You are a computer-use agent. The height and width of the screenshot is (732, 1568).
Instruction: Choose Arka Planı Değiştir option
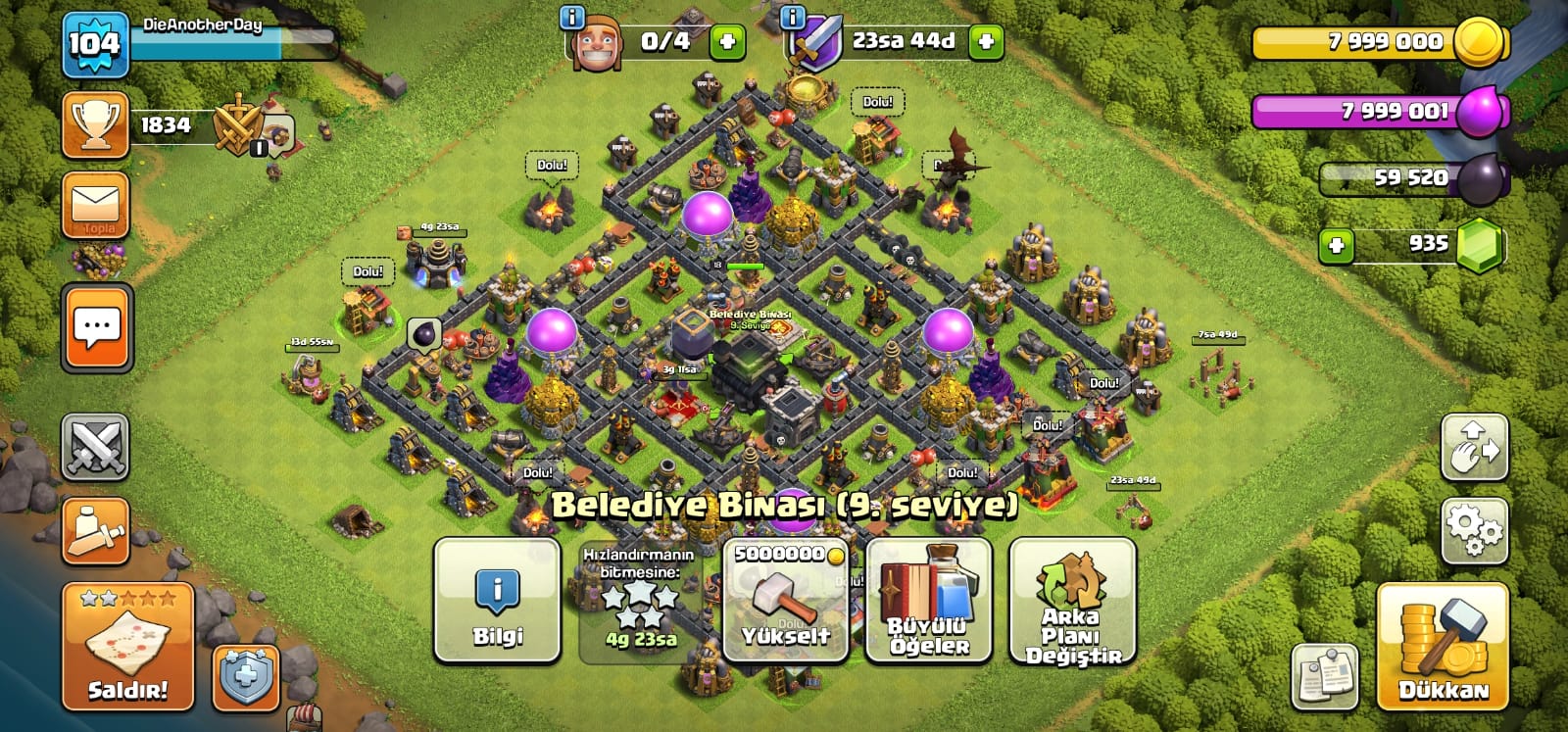click(x=1072, y=600)
